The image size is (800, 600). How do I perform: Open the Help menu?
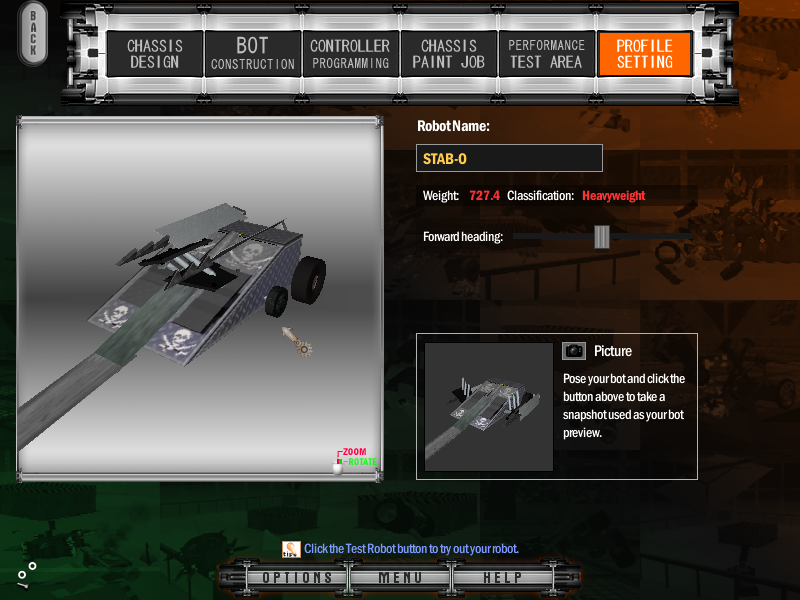coord(502,578)
